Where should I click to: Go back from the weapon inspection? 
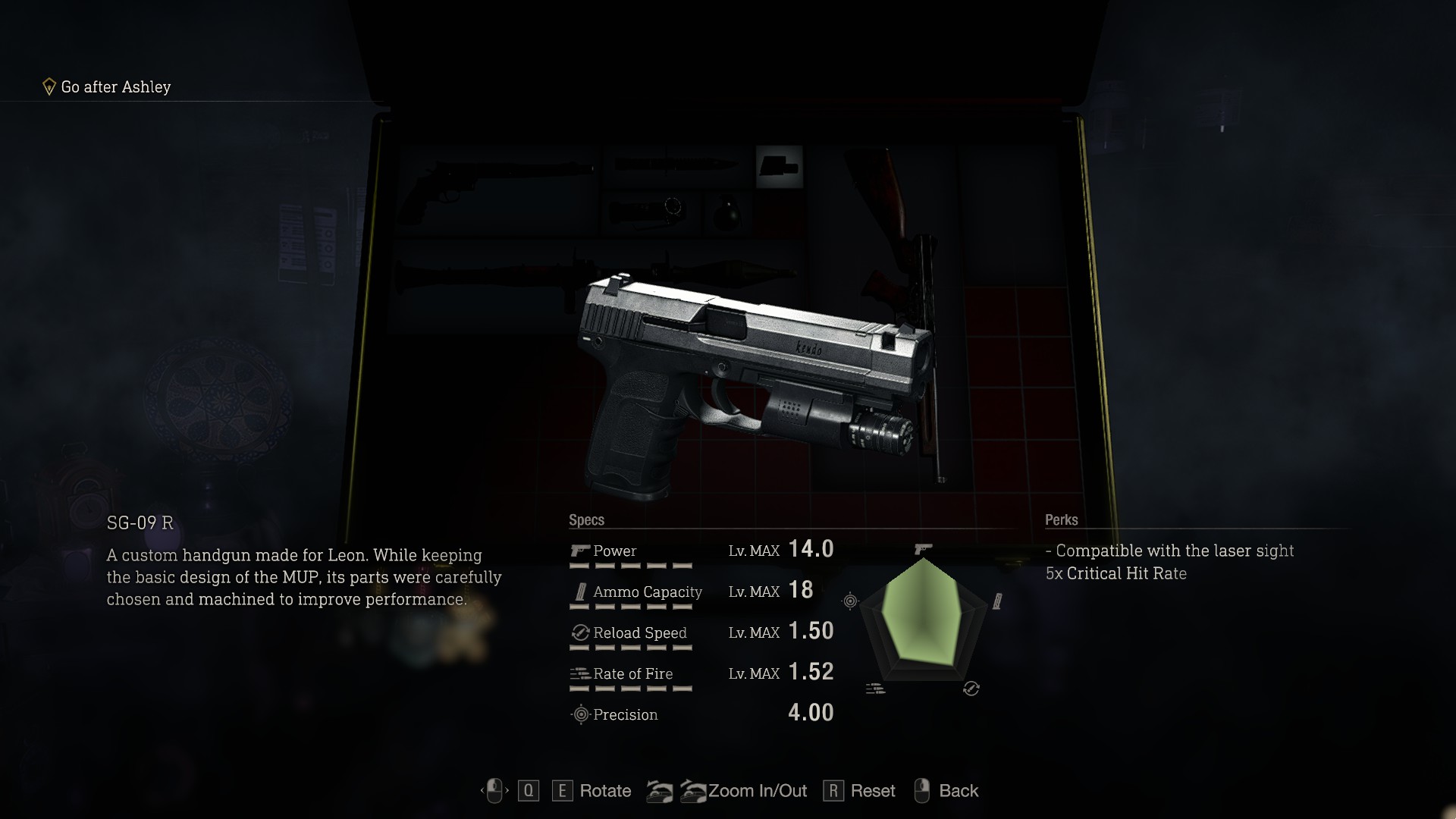click(958, 791)
